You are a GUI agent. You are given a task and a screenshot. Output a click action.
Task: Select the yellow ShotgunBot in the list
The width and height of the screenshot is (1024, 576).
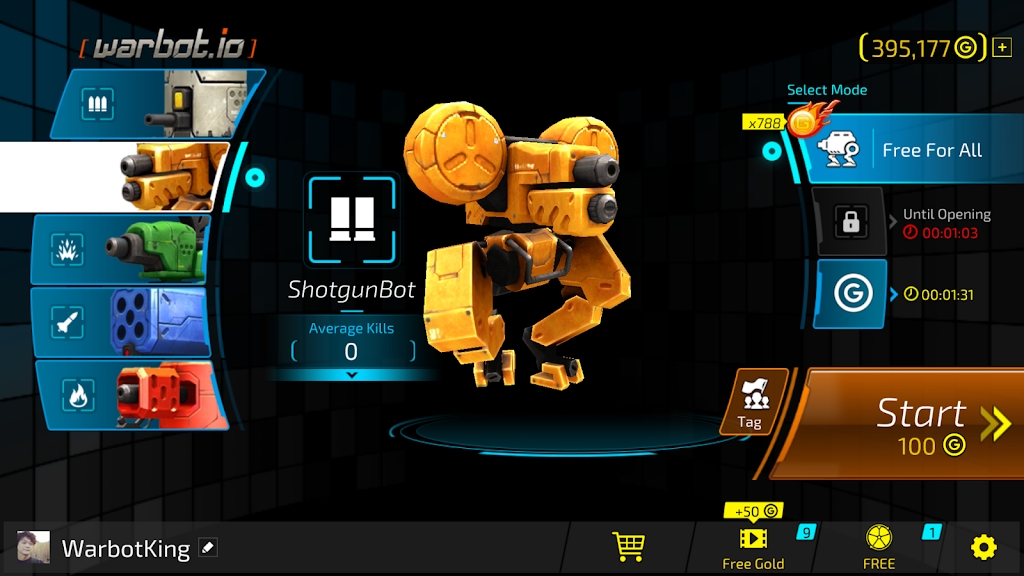coord(150,177)
